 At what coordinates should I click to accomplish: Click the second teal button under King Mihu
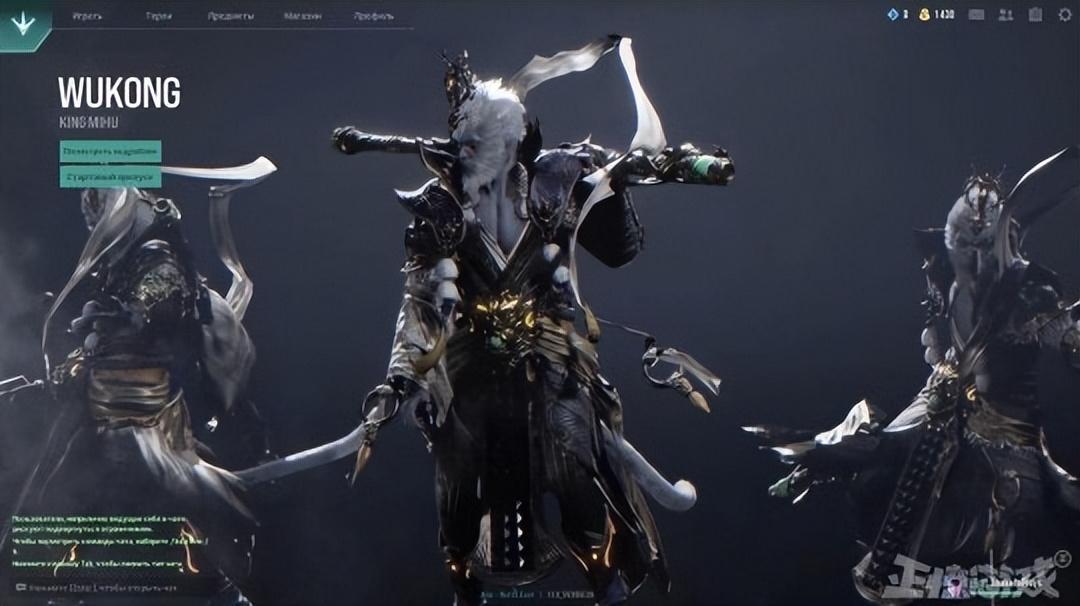coord(110,177)
